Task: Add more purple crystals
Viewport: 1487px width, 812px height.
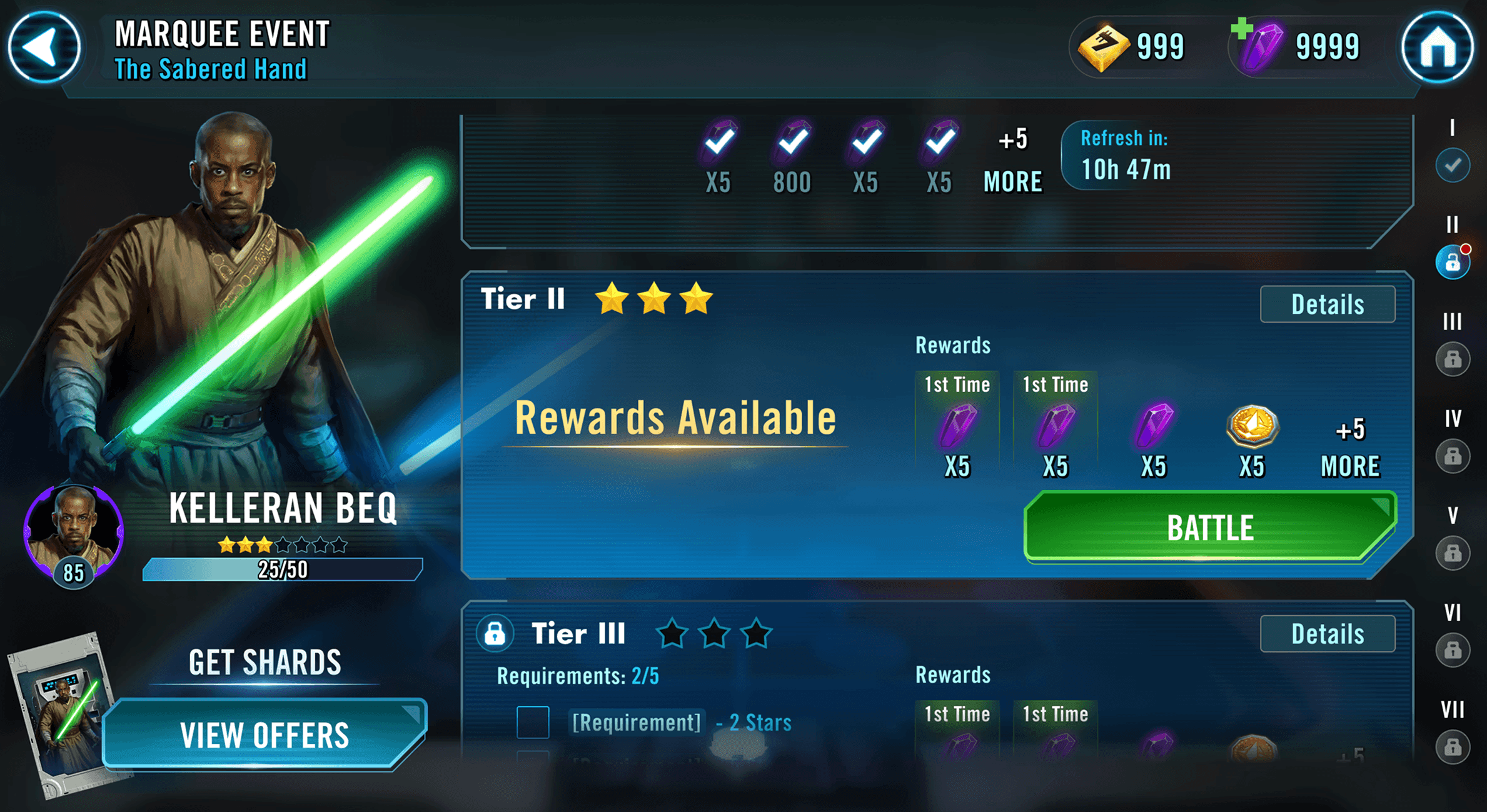Action: coord(1243,29)
